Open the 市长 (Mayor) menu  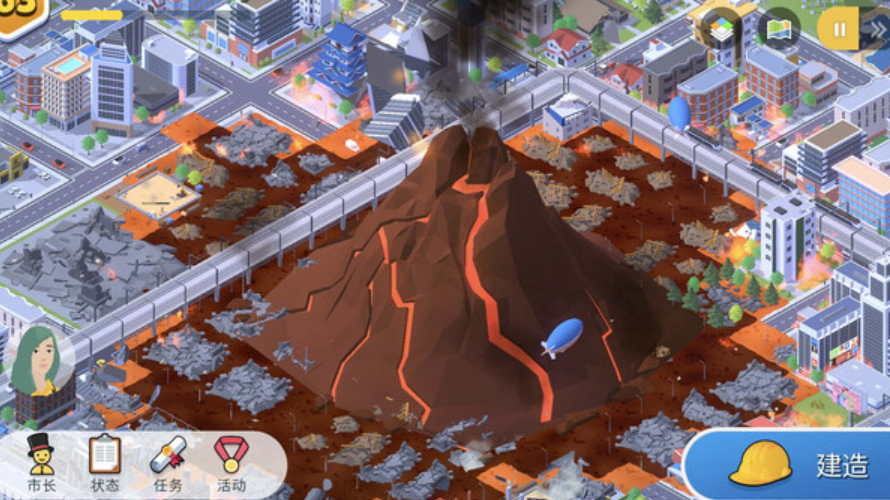click(41, 464)
